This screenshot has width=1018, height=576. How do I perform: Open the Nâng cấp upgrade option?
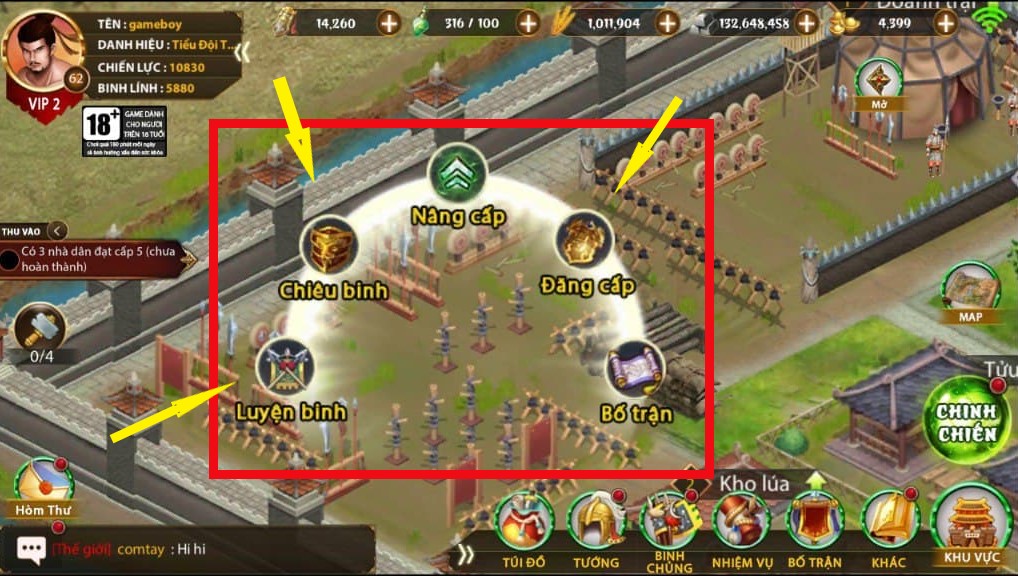pos(458,177)
